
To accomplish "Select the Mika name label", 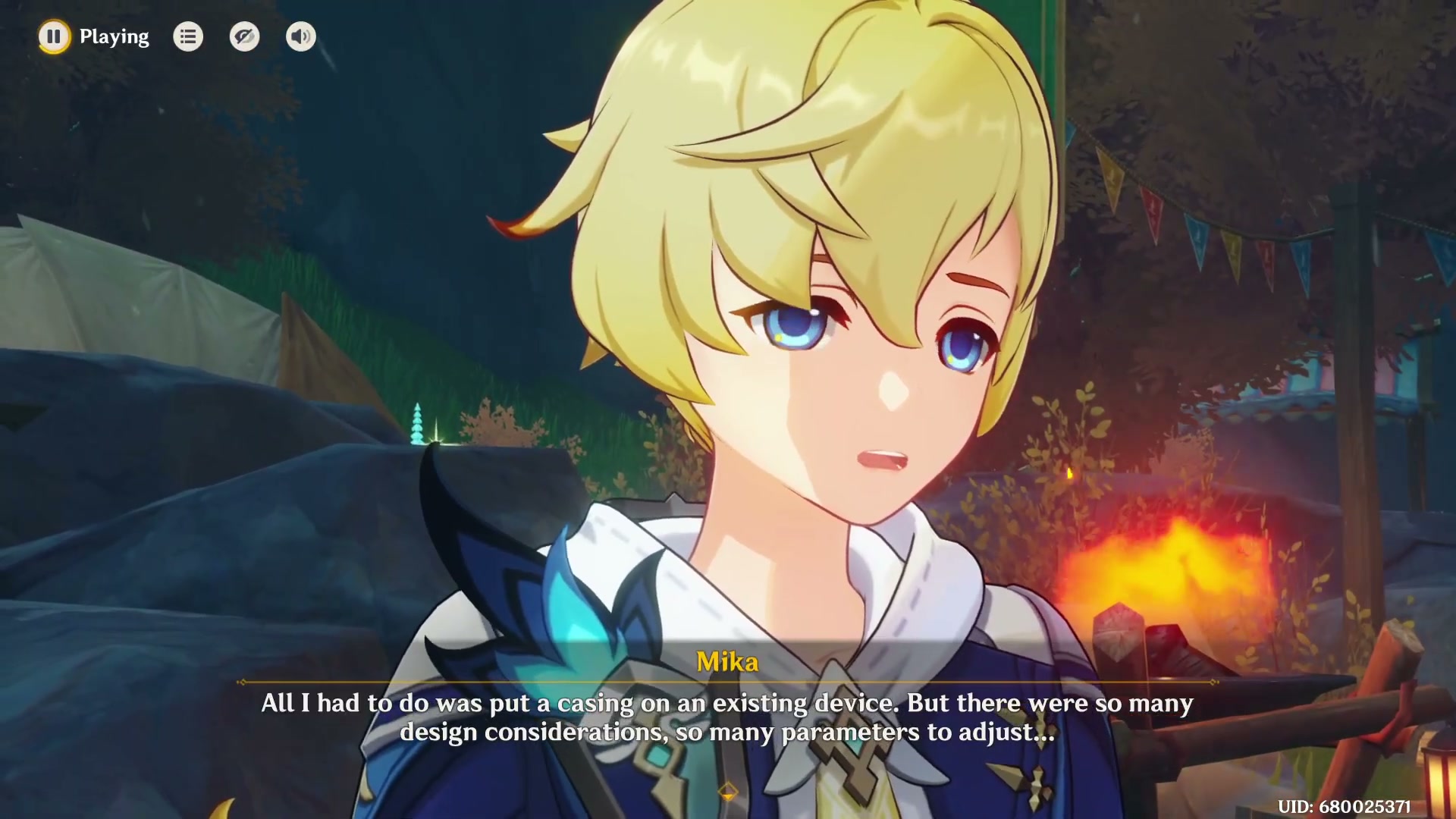I will (x=727, y=661).
